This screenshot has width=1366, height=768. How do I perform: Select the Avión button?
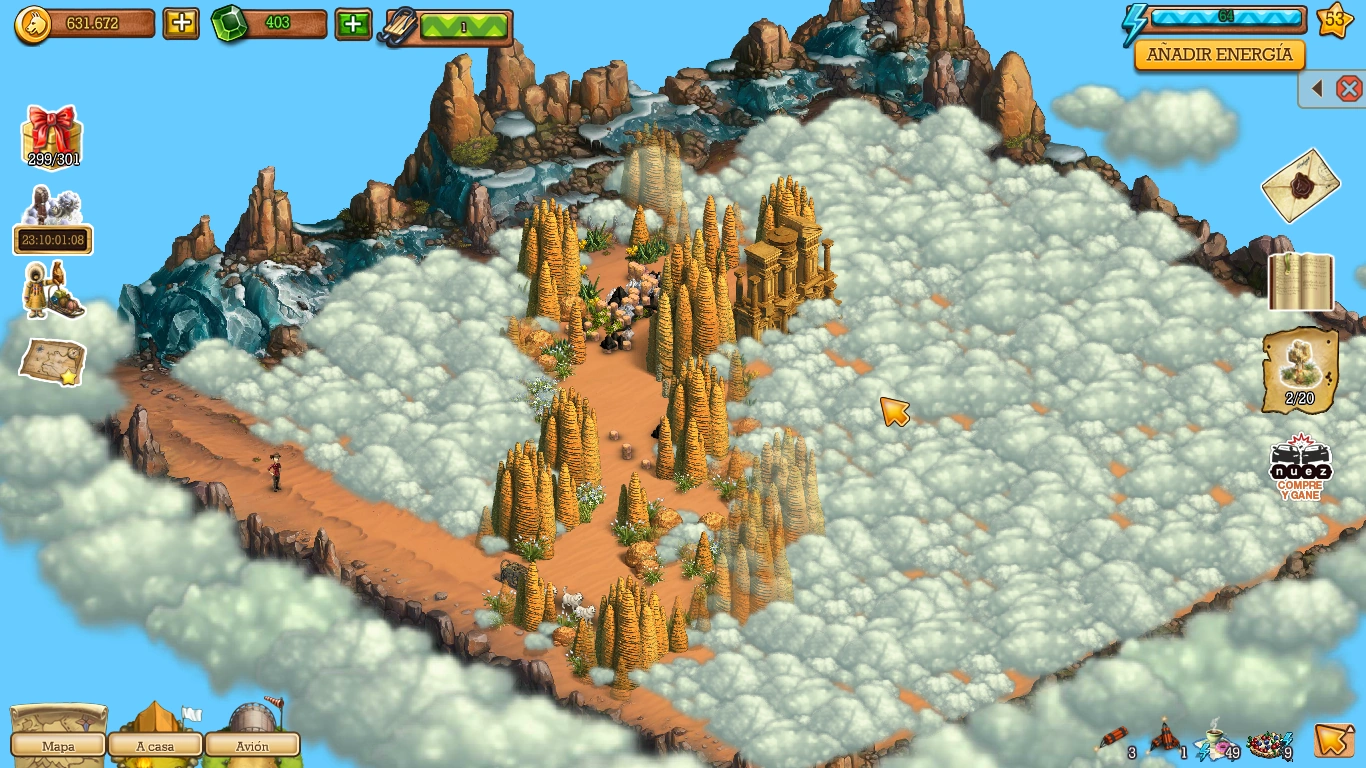252,745
